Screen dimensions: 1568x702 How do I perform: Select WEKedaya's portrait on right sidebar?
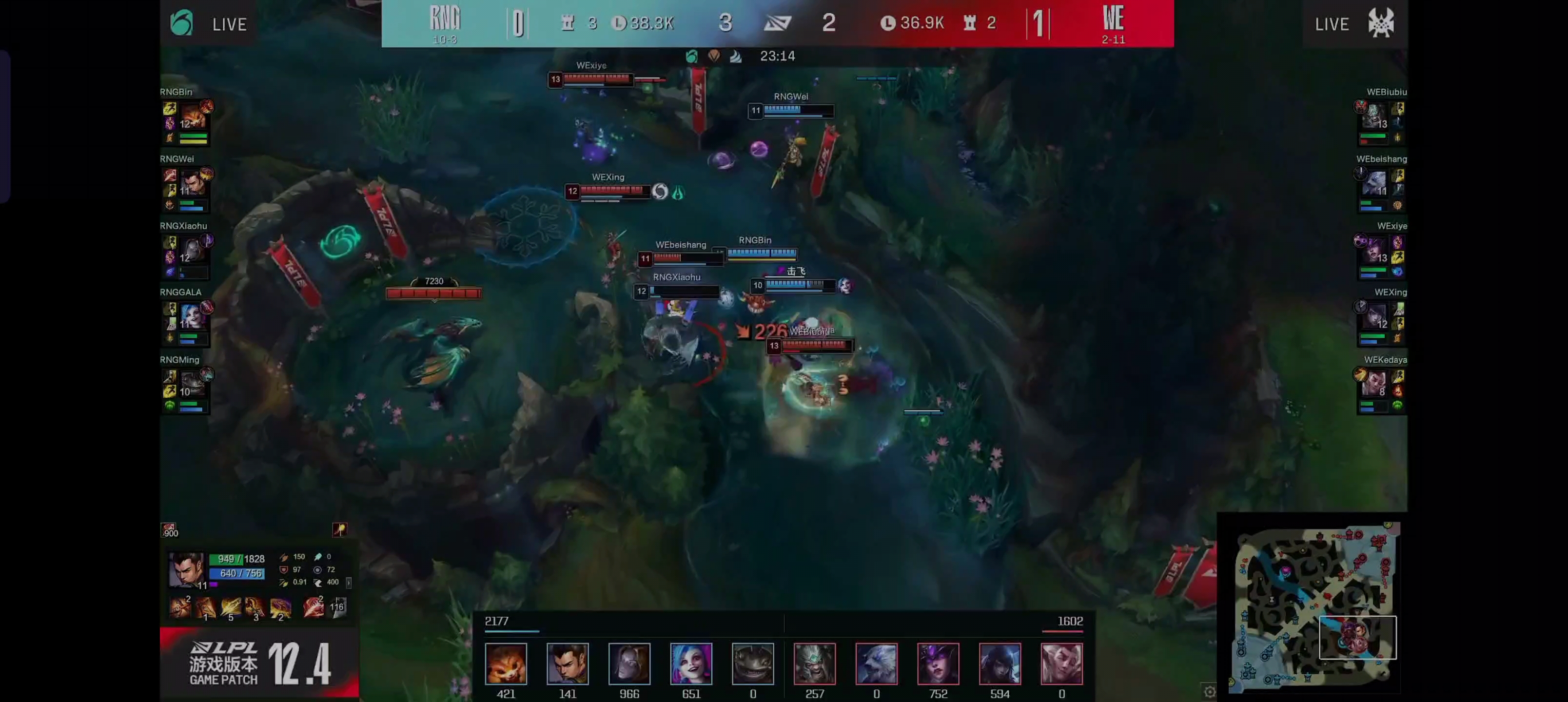pyautogui.click(x=1374, y=384)
